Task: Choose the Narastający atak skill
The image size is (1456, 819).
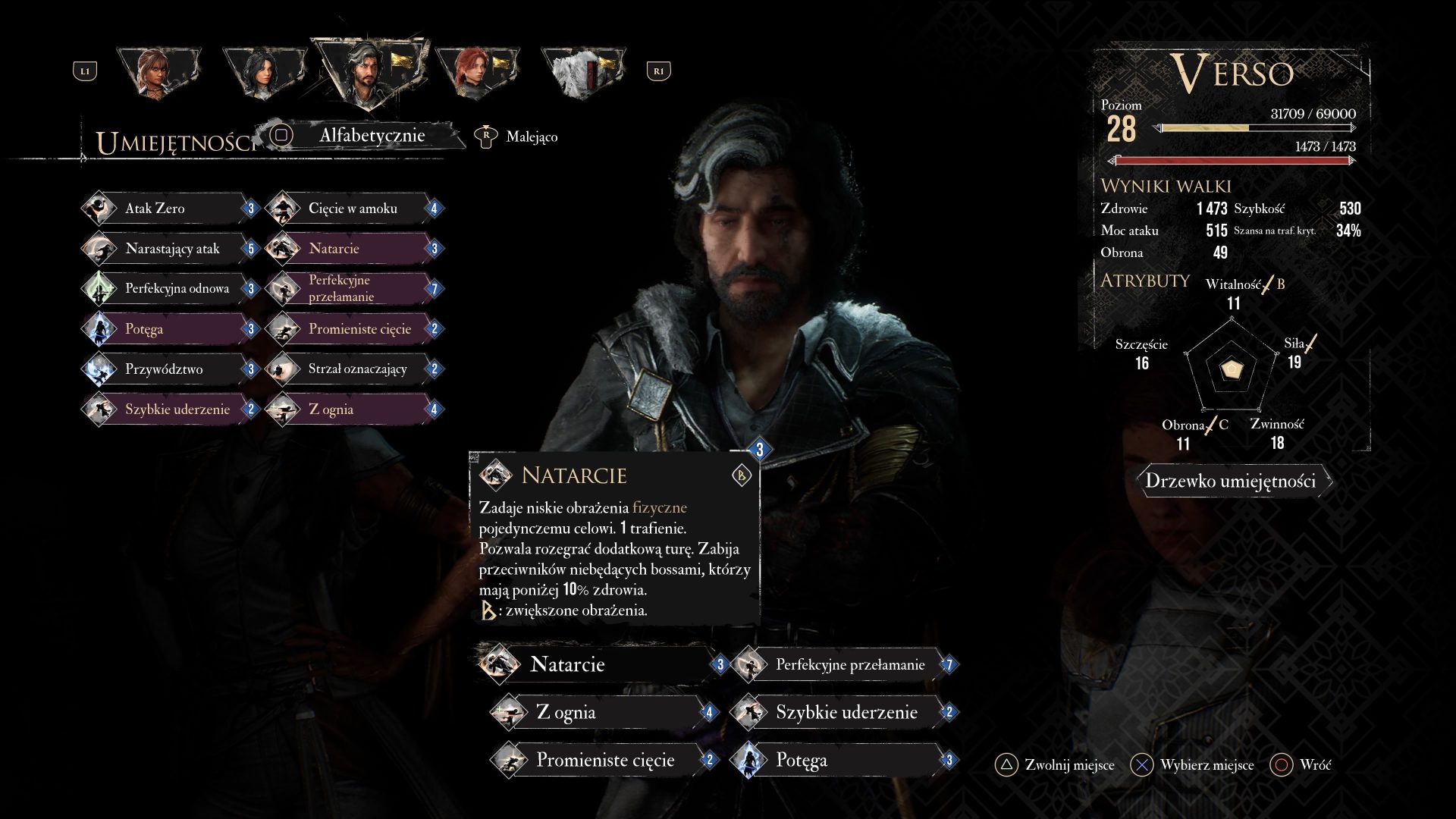Action: 171,249
